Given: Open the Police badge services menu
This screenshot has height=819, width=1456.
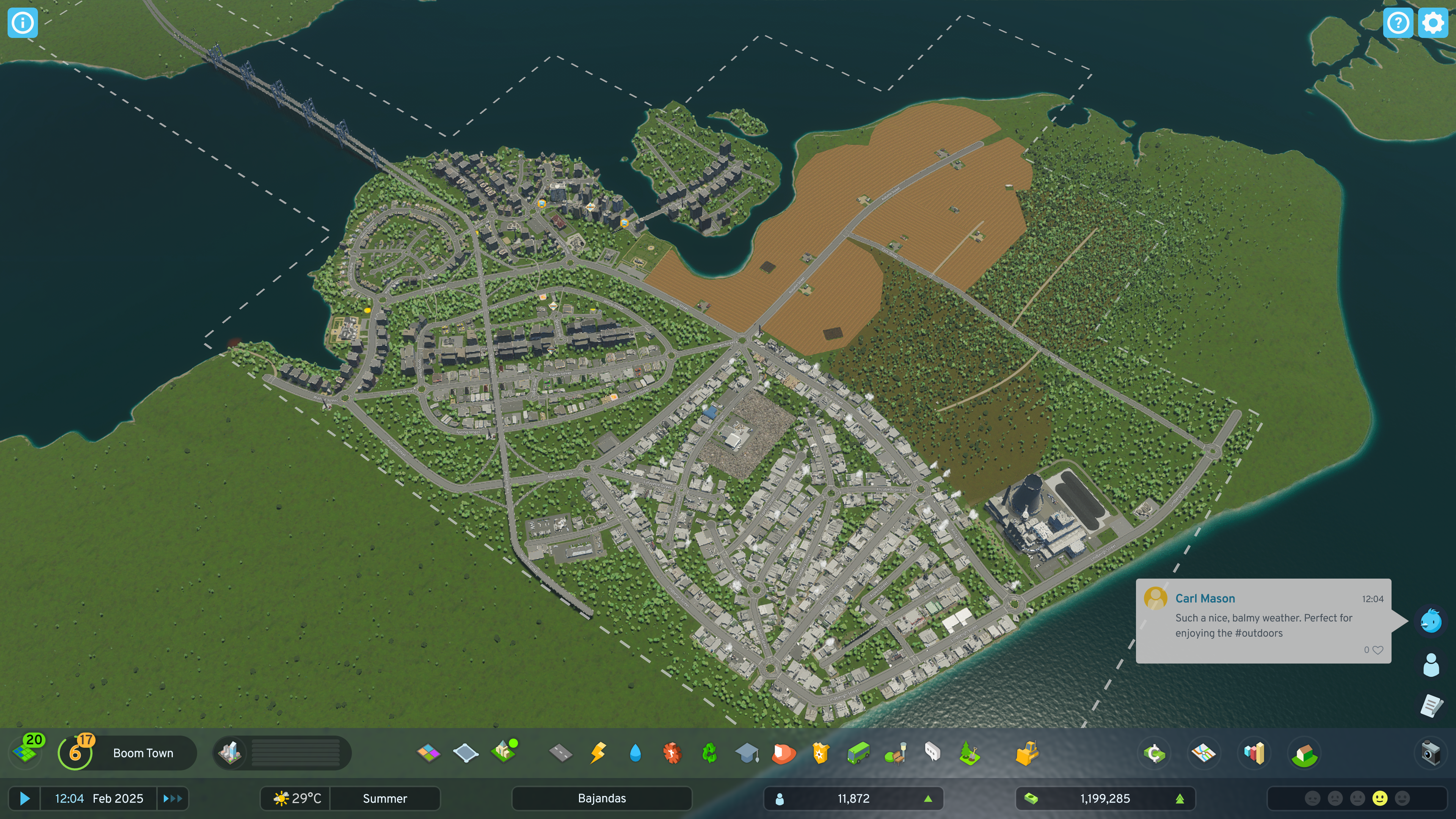Looking at the screenshot, I should coord(821,753).
